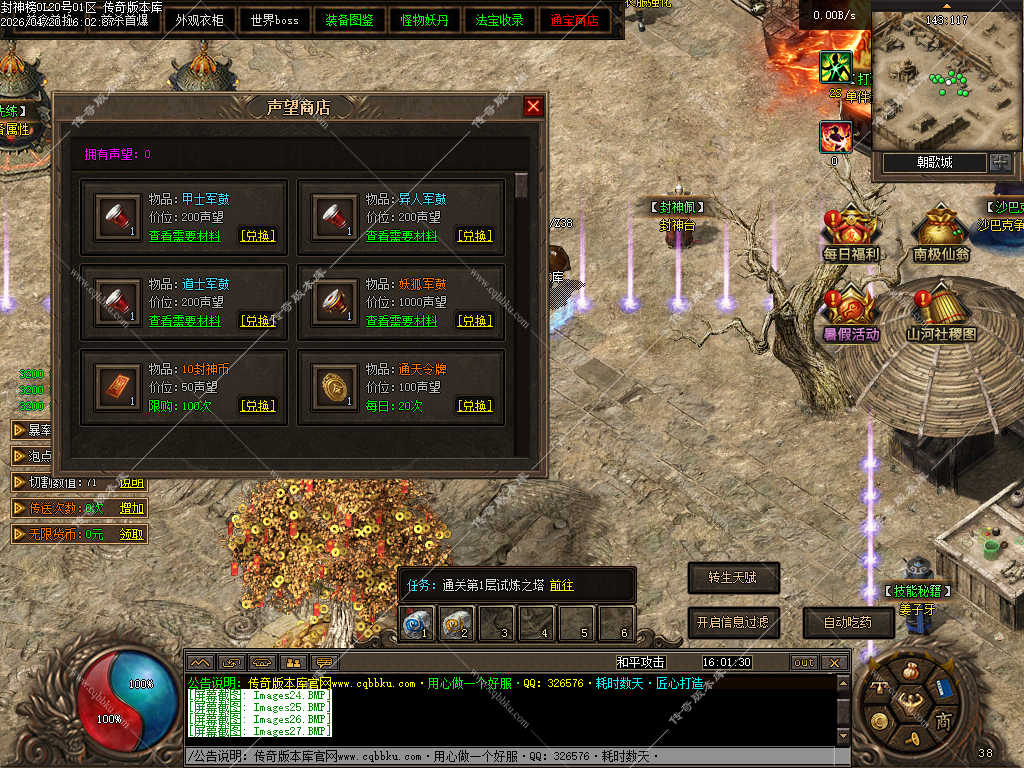Open the 装备图鉴 equipment codex
This screenshot has height=768, width=1024.
350,20
